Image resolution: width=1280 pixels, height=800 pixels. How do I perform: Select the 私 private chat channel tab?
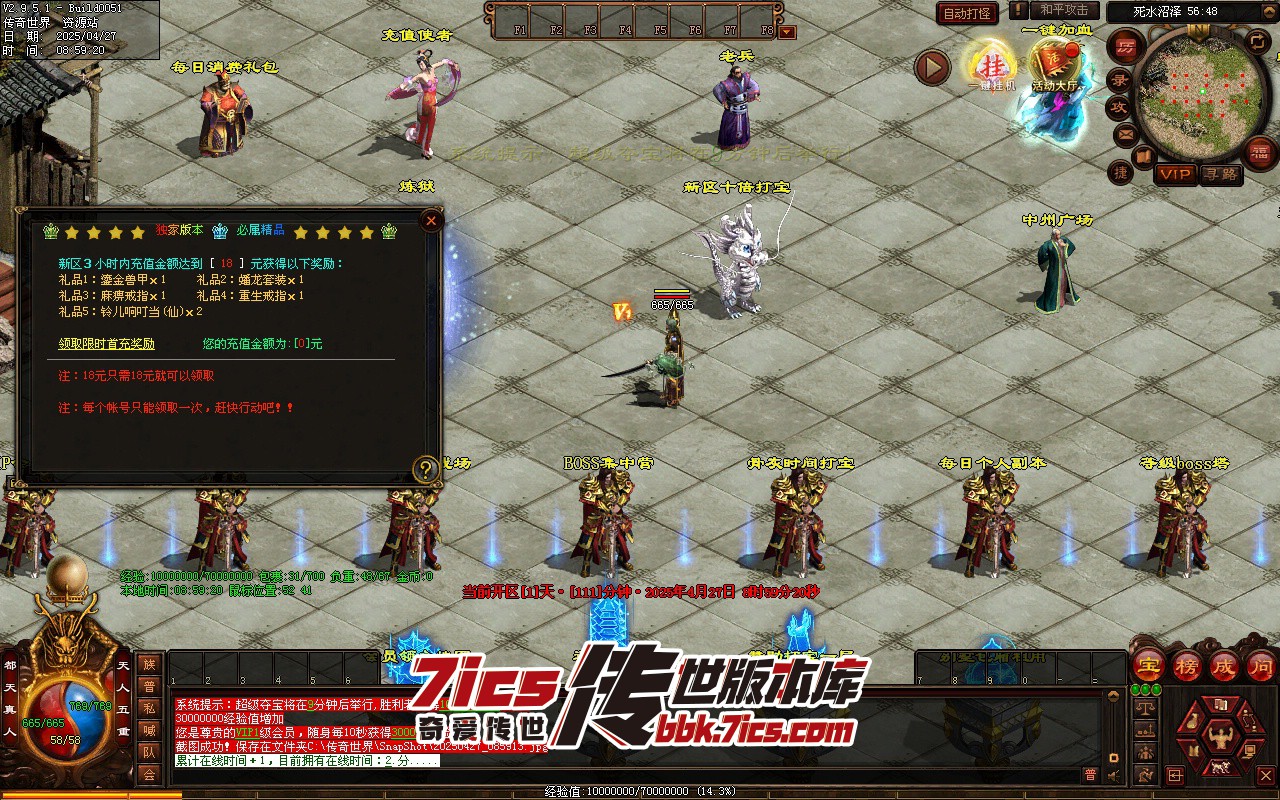click(149, 708)
